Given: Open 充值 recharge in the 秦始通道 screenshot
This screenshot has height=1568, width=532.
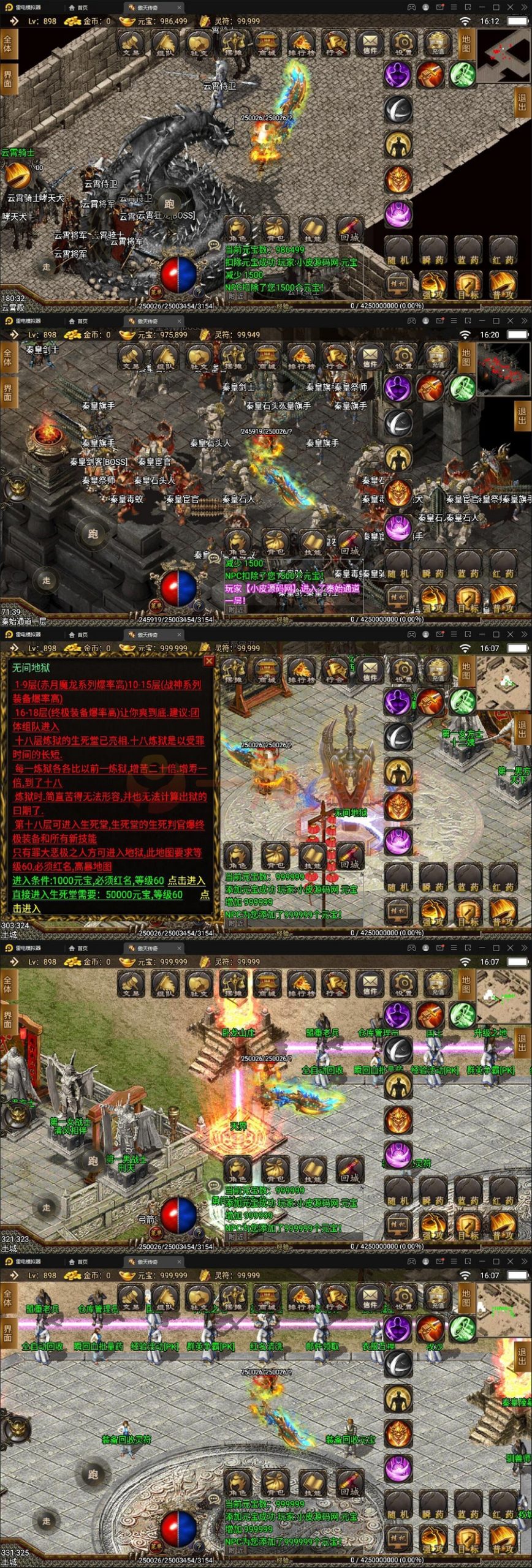Looking at the screenshot, I should click(438, 358).
